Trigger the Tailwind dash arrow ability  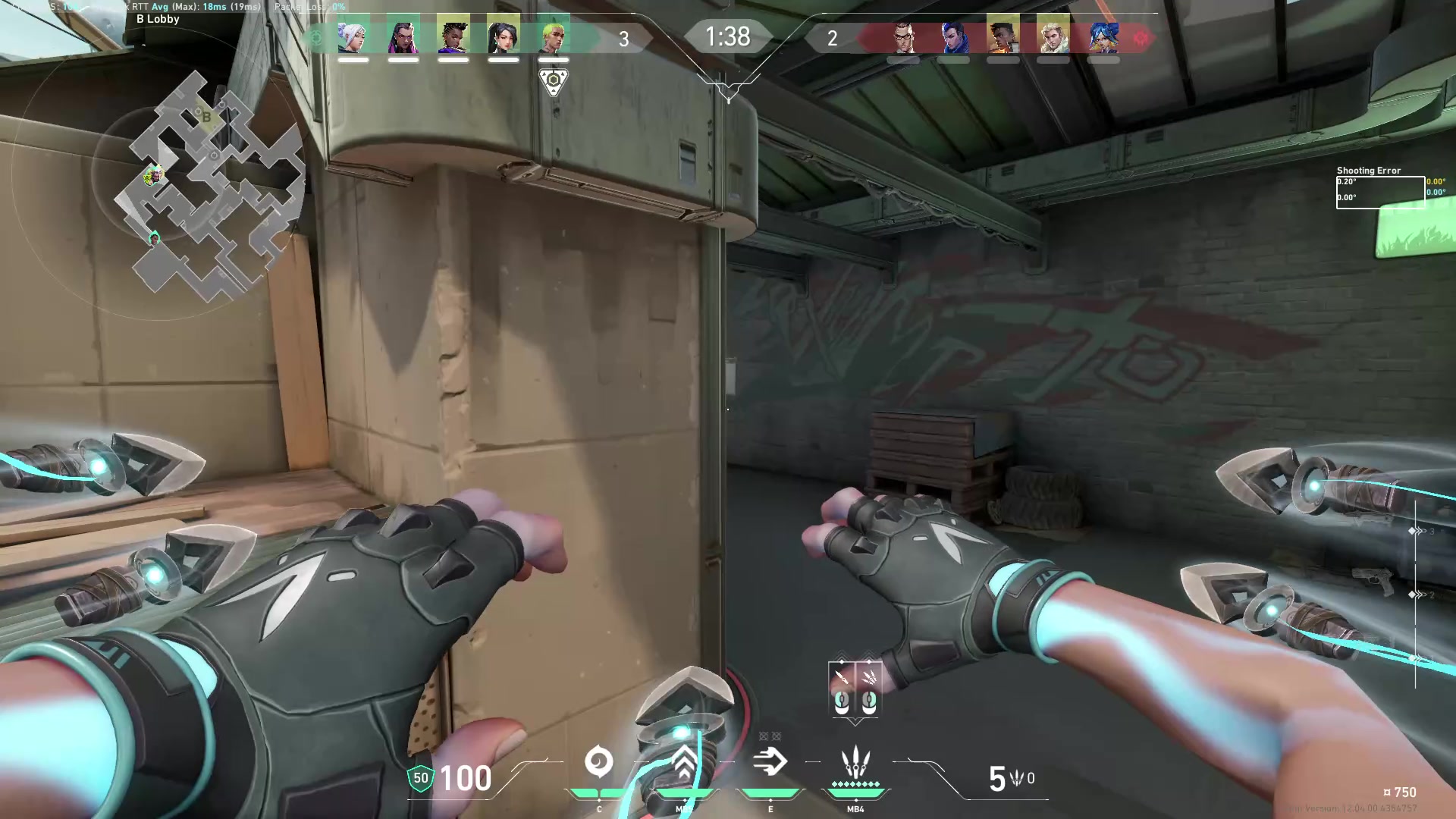tap(770, 762)
